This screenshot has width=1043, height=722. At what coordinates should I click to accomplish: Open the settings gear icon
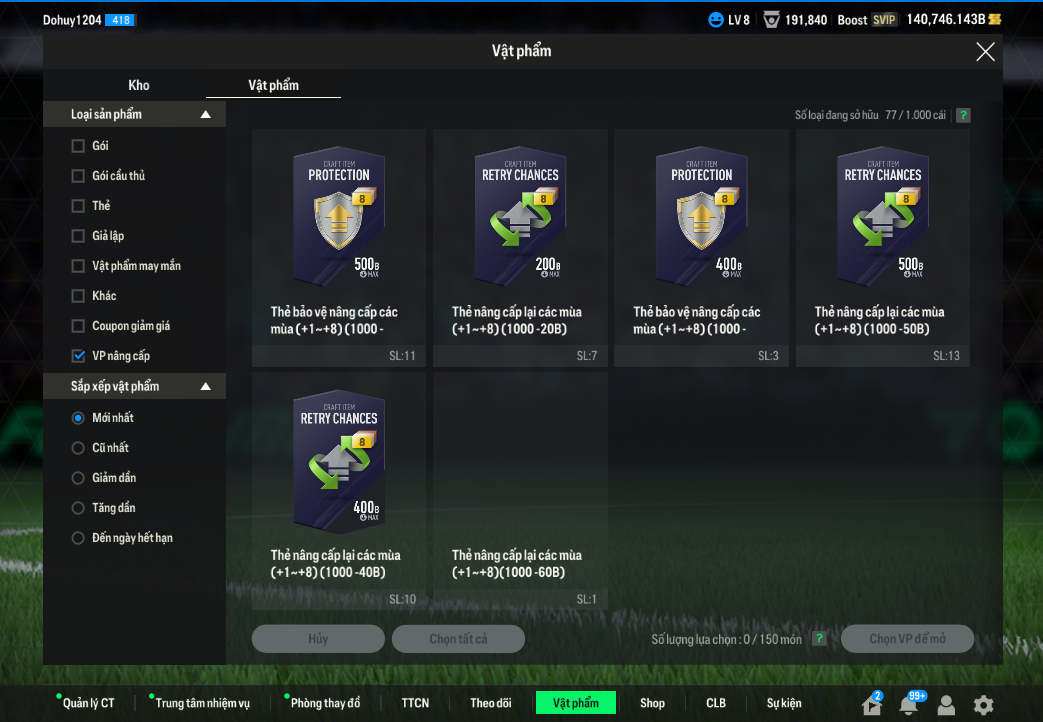point(984,704)
